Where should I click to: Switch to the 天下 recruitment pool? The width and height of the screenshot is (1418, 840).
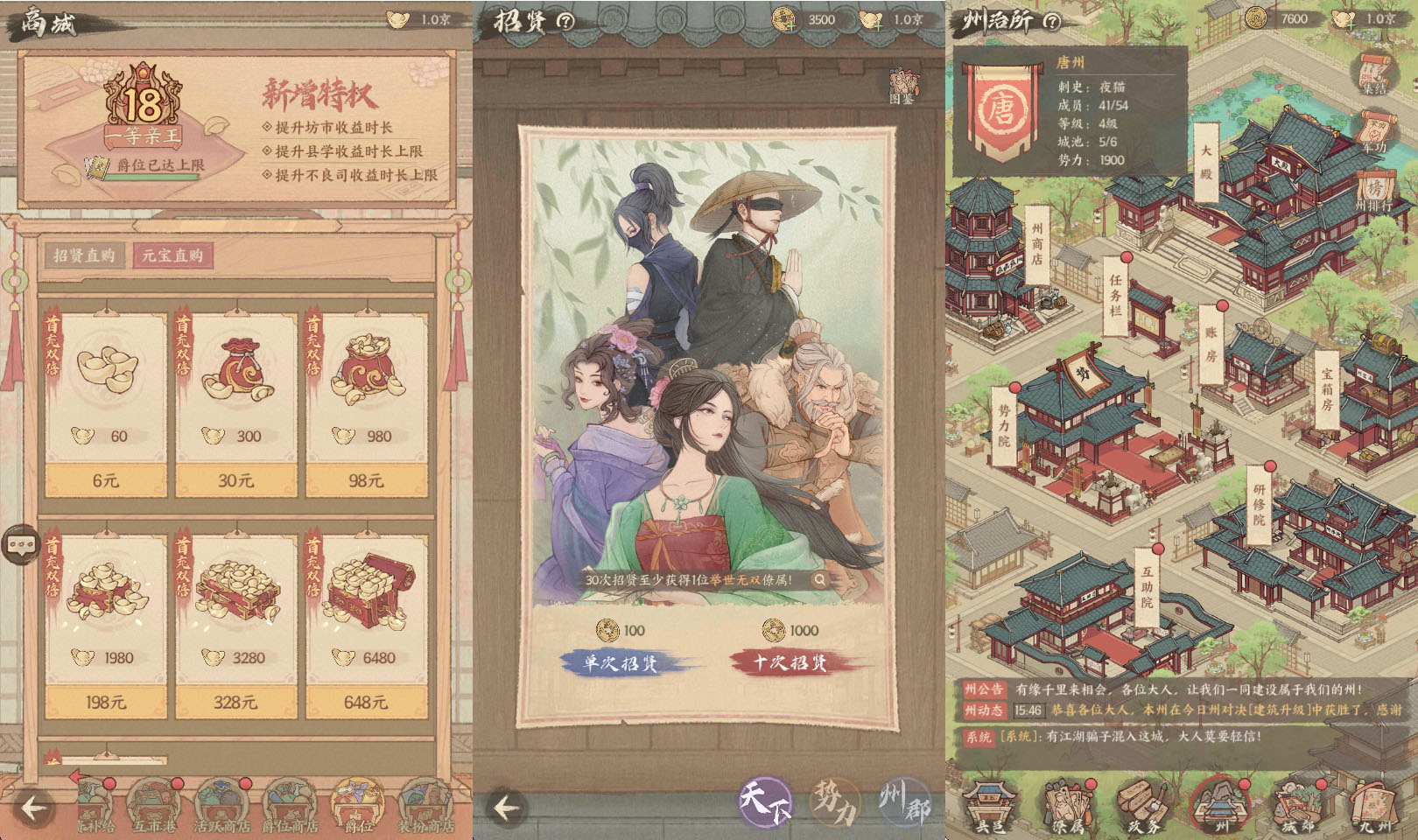[765, 801]
